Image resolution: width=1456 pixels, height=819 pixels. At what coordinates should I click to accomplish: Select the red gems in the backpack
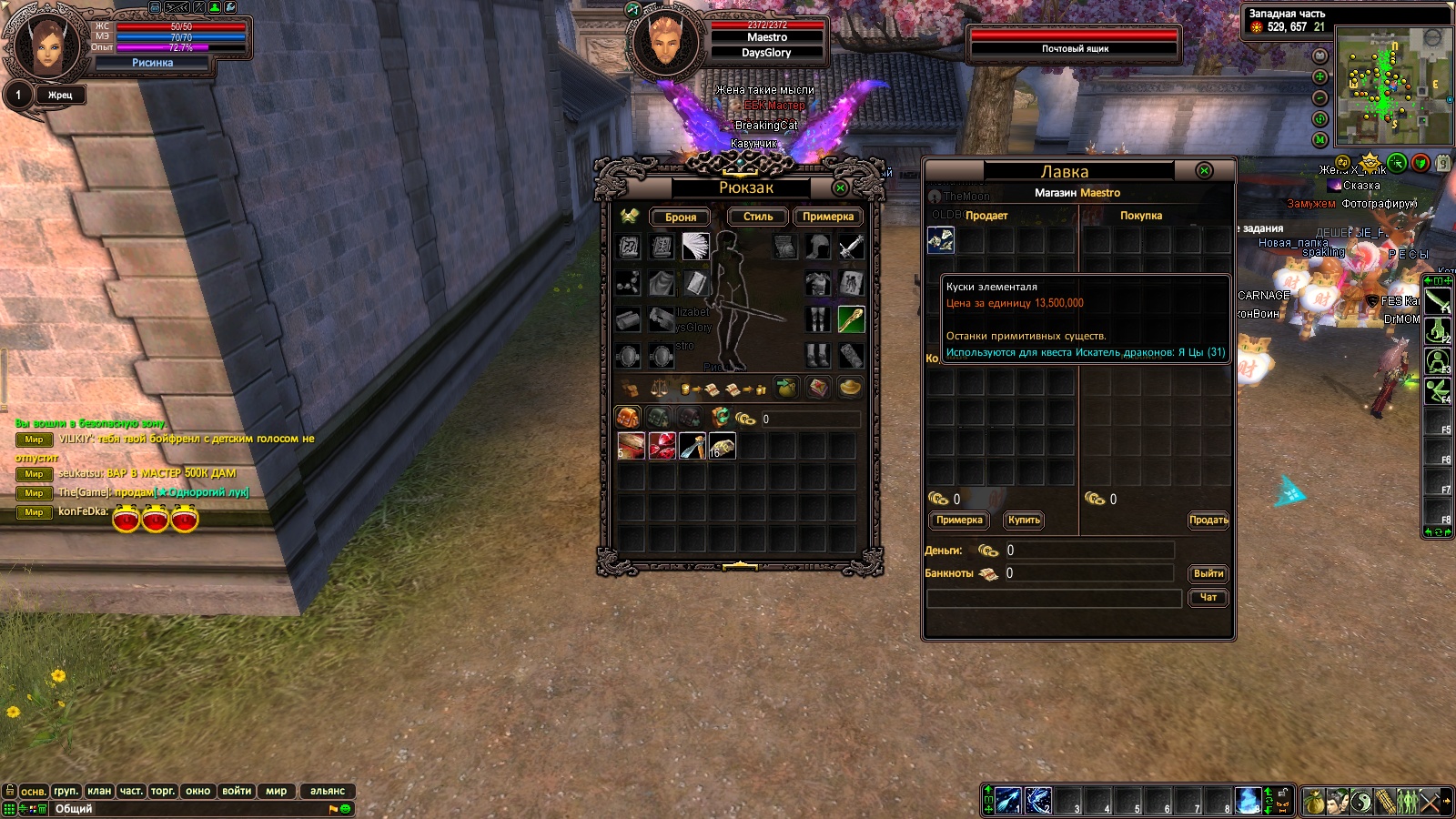[x=662, y=447]
